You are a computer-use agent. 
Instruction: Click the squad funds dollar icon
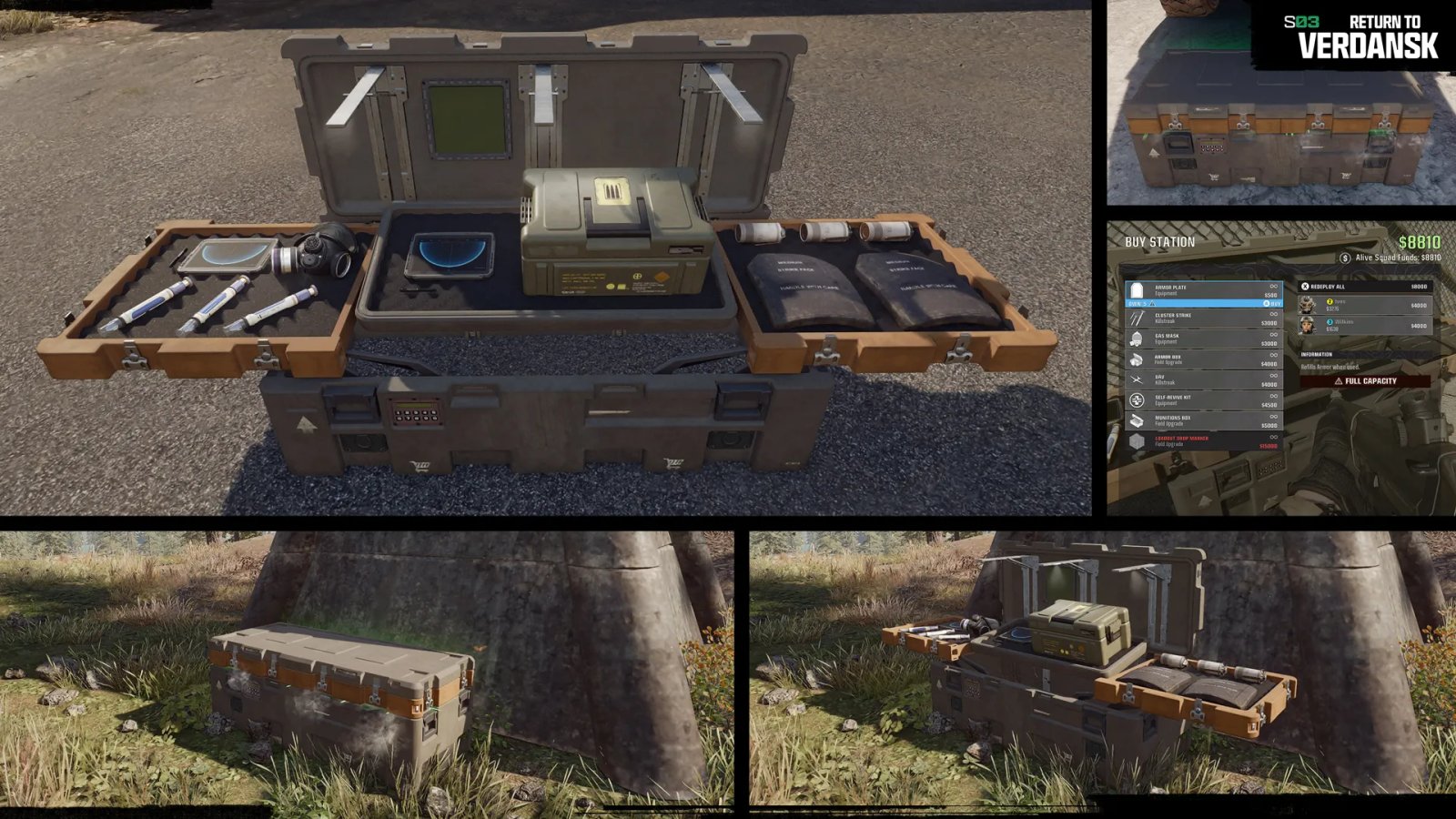(x=1345, y=258)
